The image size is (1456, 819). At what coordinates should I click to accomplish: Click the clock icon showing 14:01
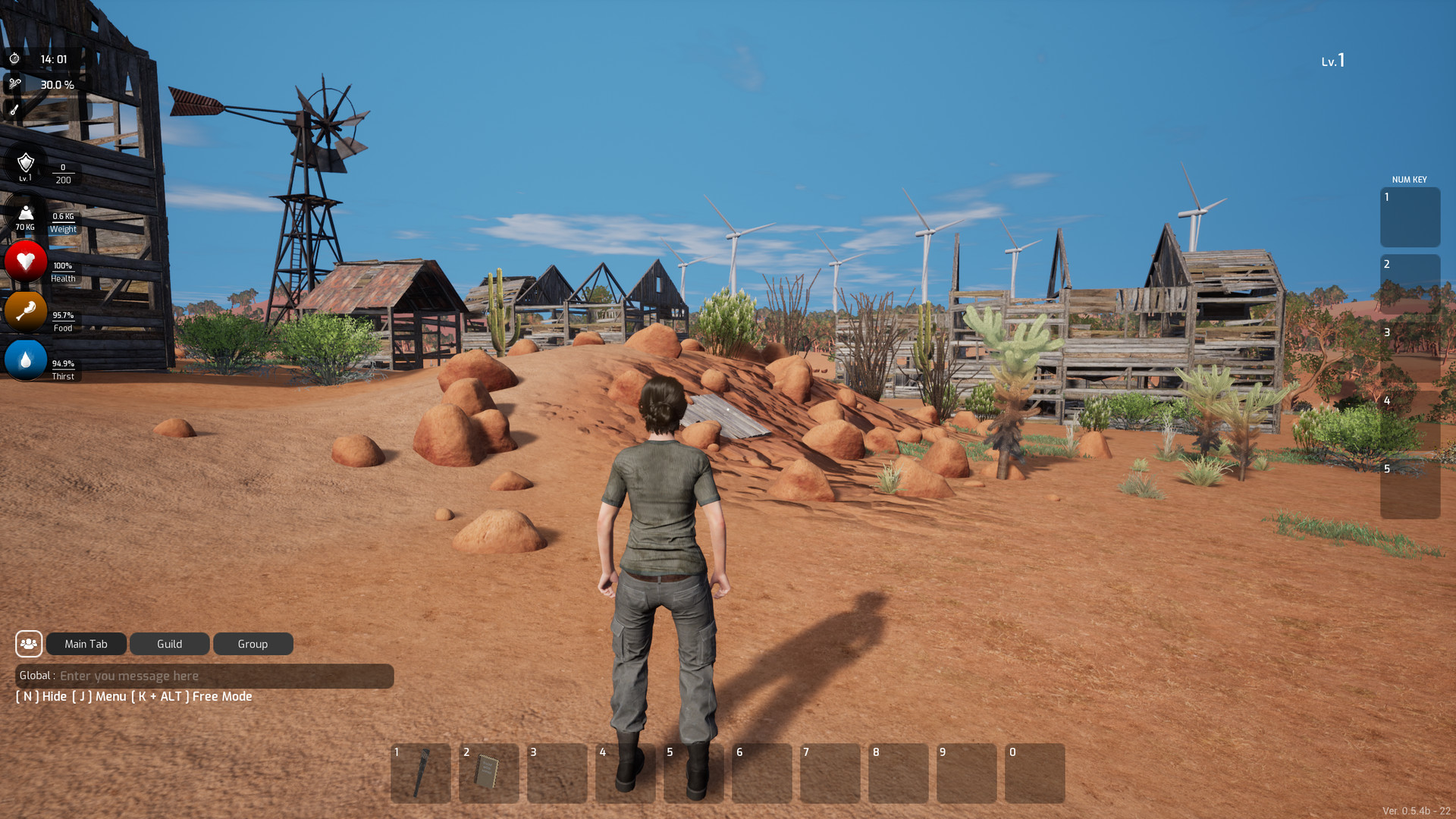[x=14, y=58]
